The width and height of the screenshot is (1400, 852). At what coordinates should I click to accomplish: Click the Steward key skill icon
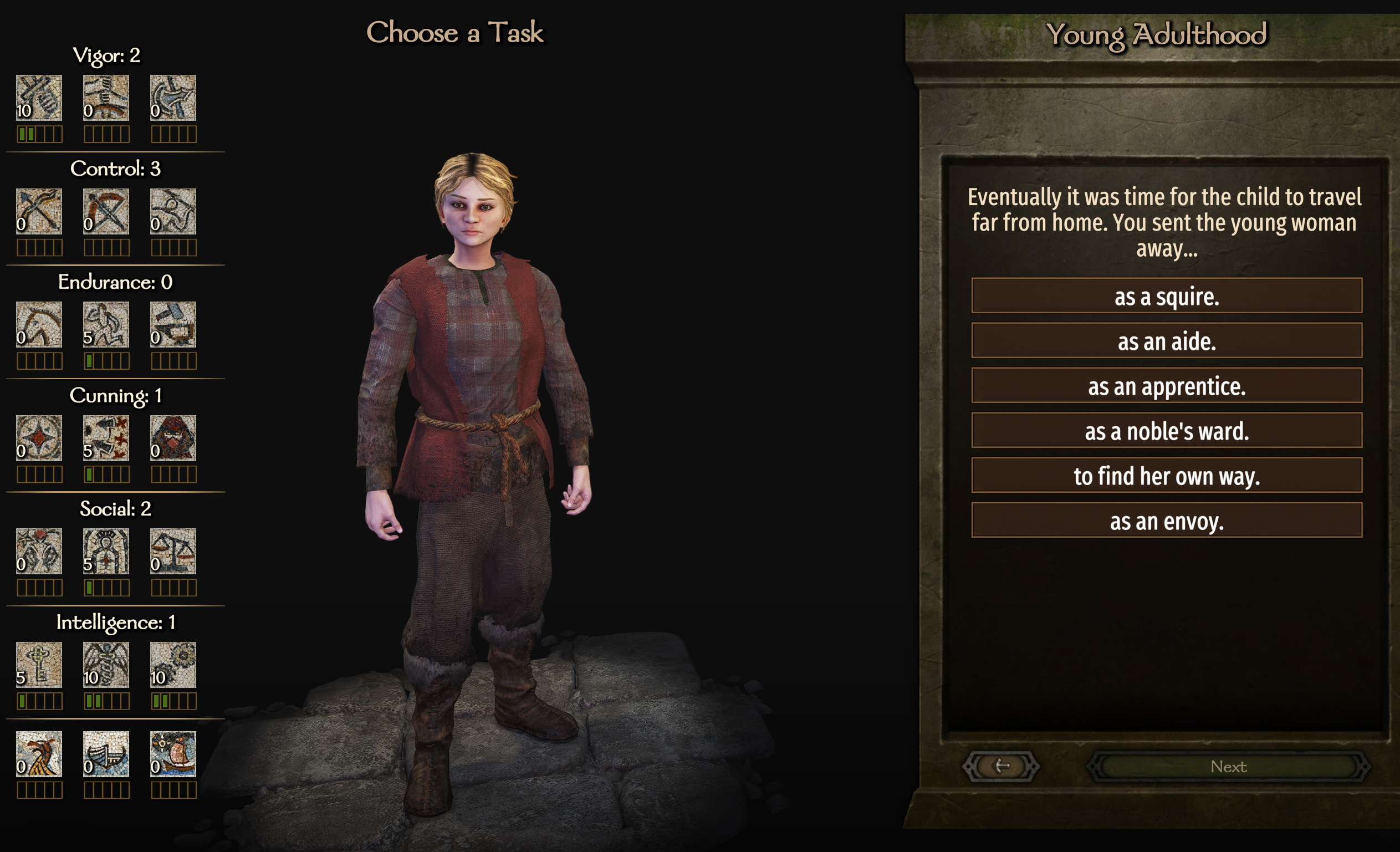coord(39,665)
